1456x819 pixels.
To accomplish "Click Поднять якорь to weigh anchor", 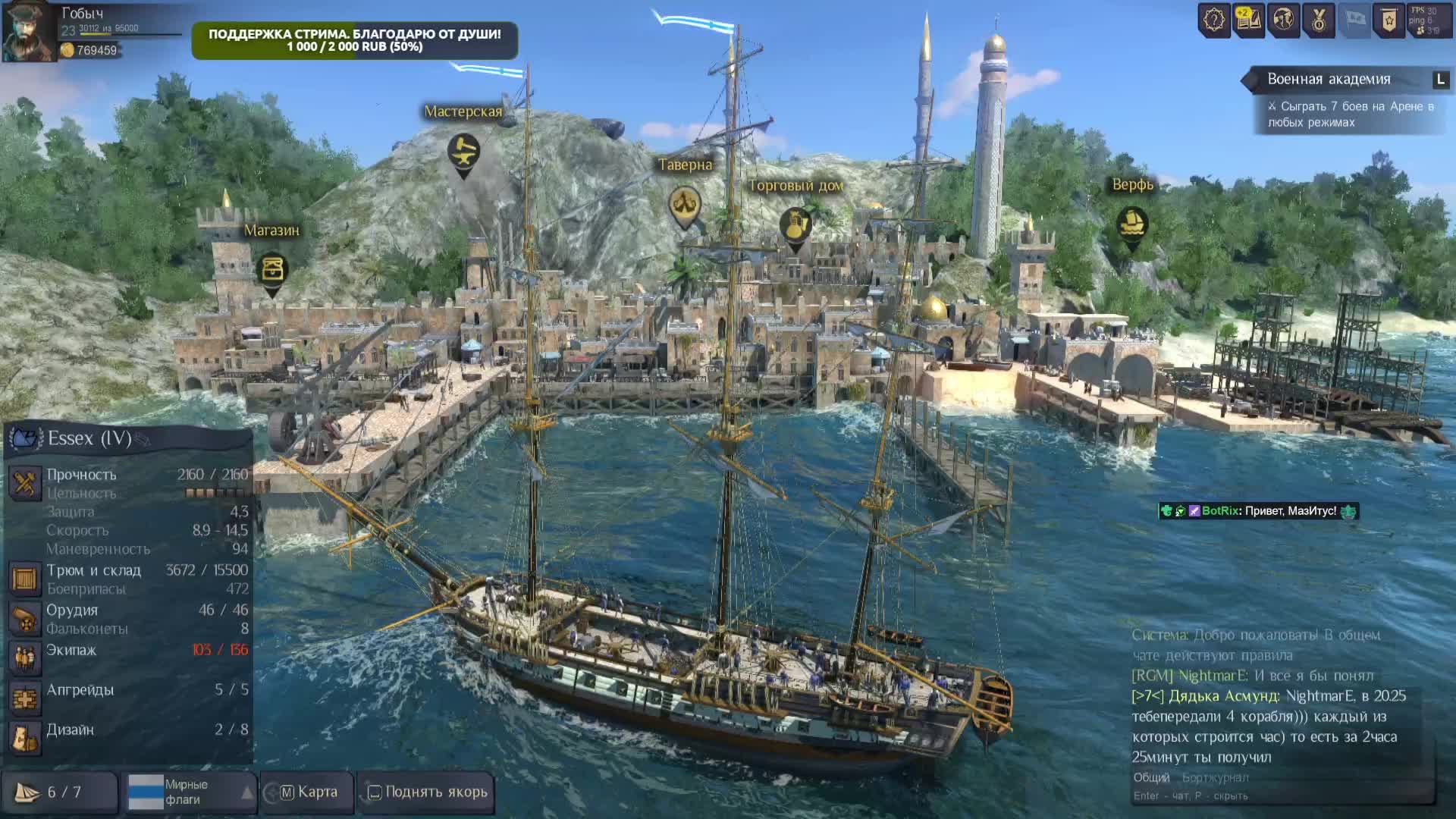I will 427,792.
